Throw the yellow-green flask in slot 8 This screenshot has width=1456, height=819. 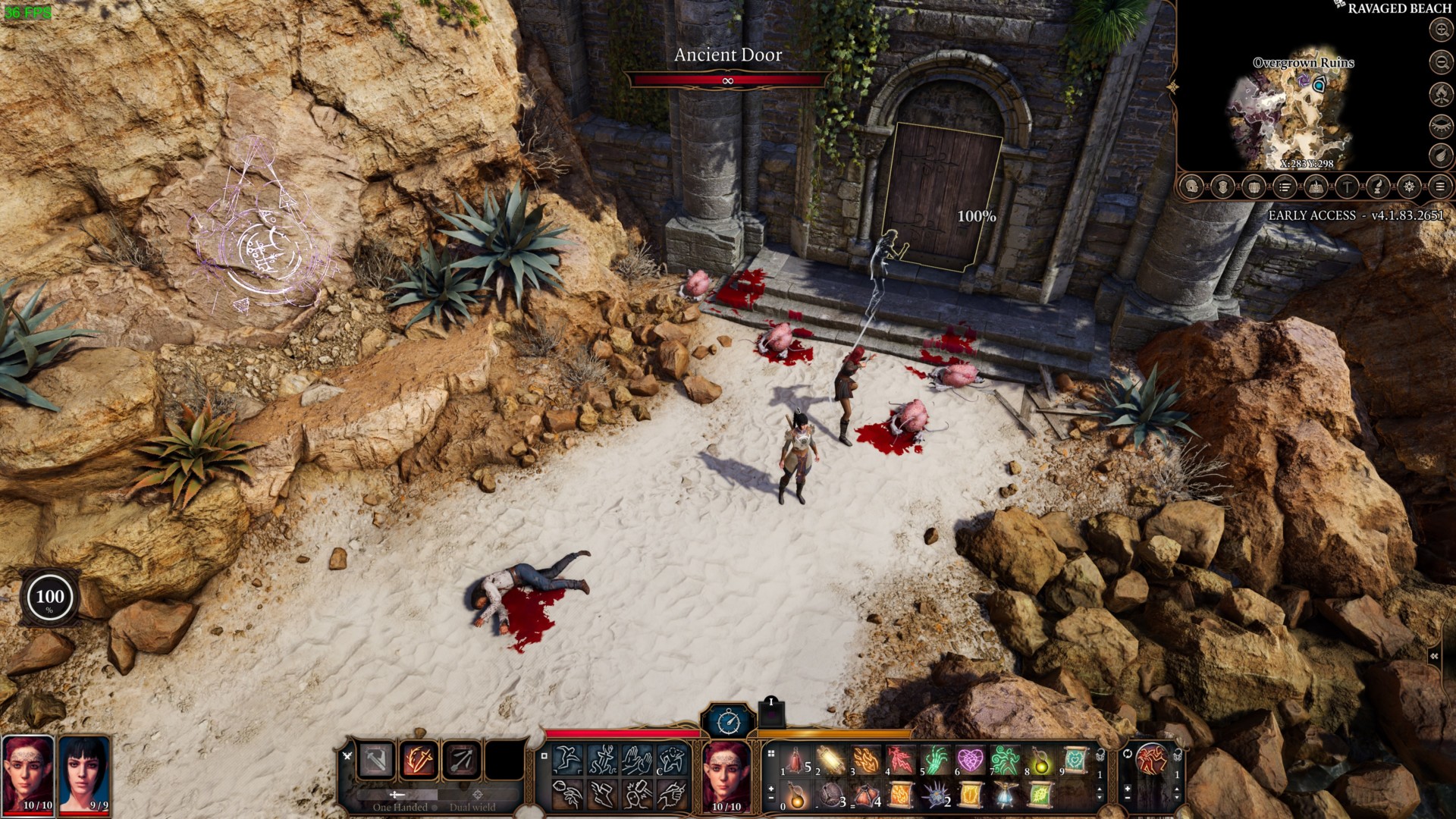[1040, 760]
